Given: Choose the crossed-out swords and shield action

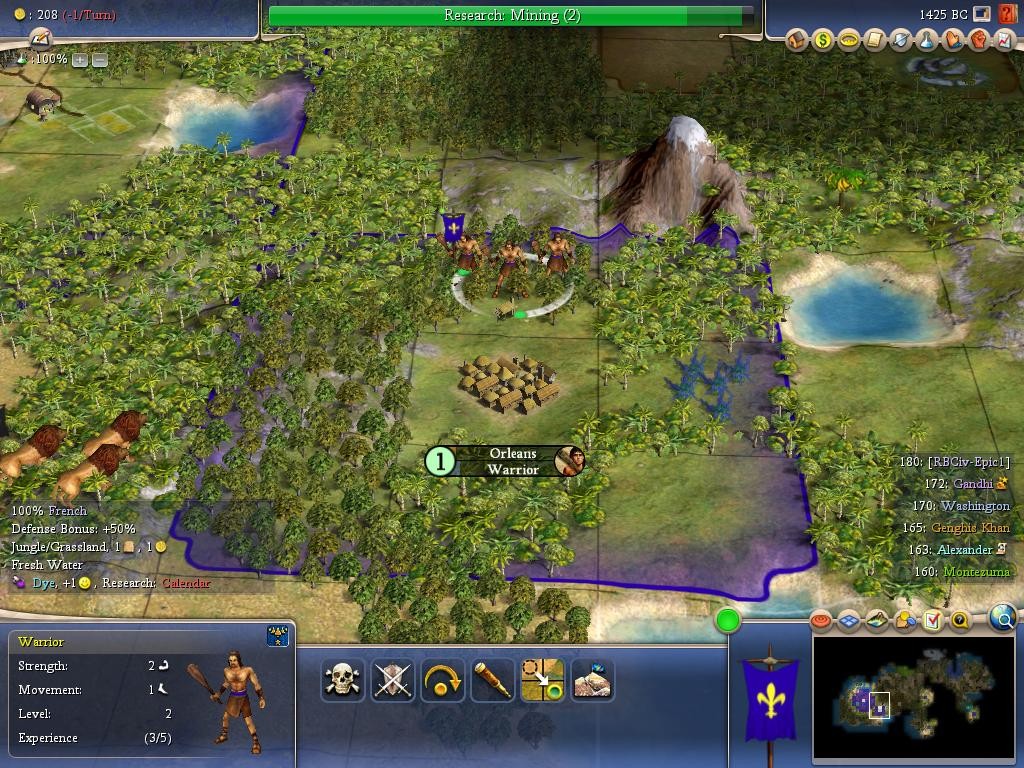Looking at the screenshot, I should coord(392,680).
